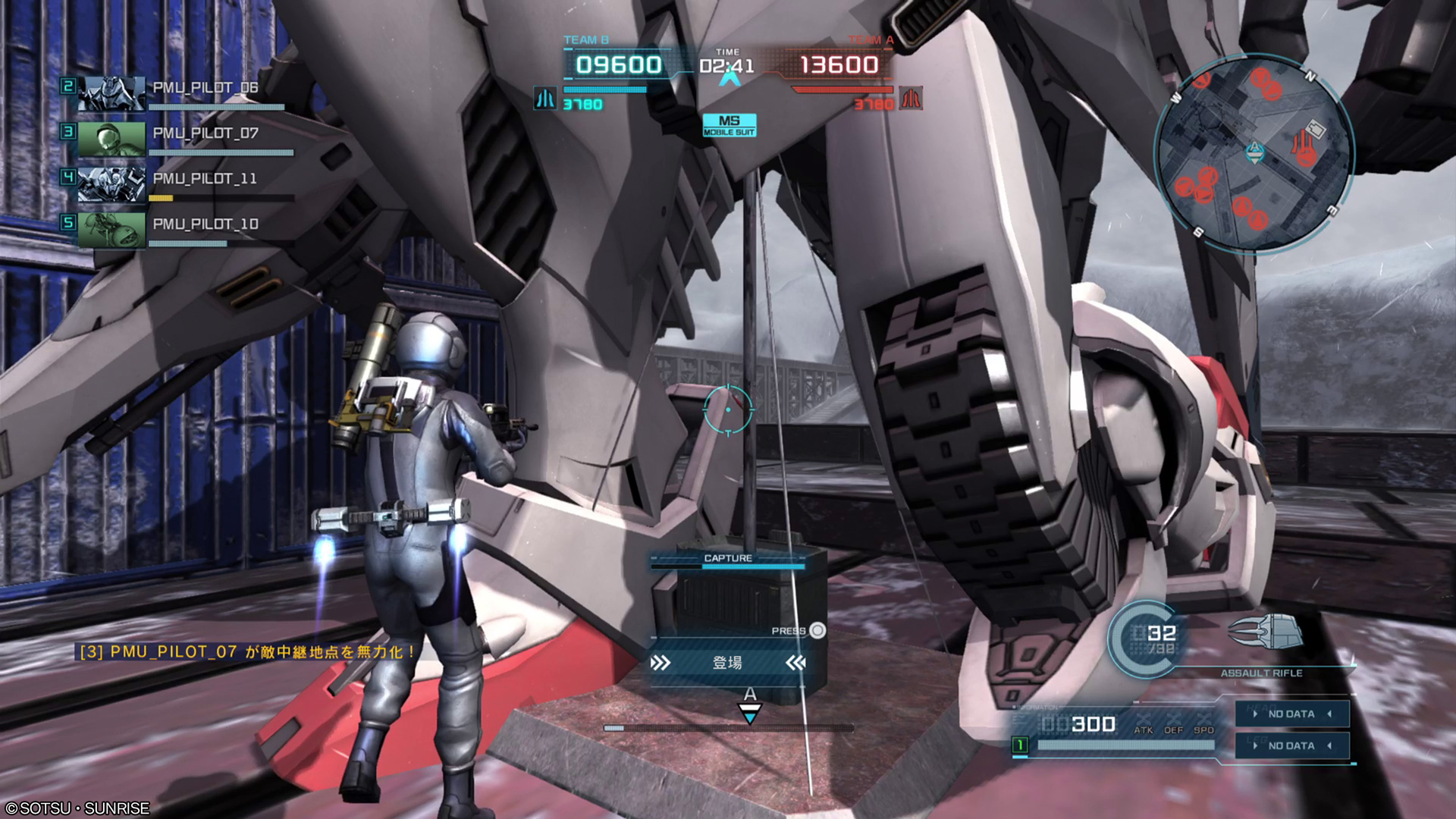Activate the 登場 deploy prompt

[727, 663]
